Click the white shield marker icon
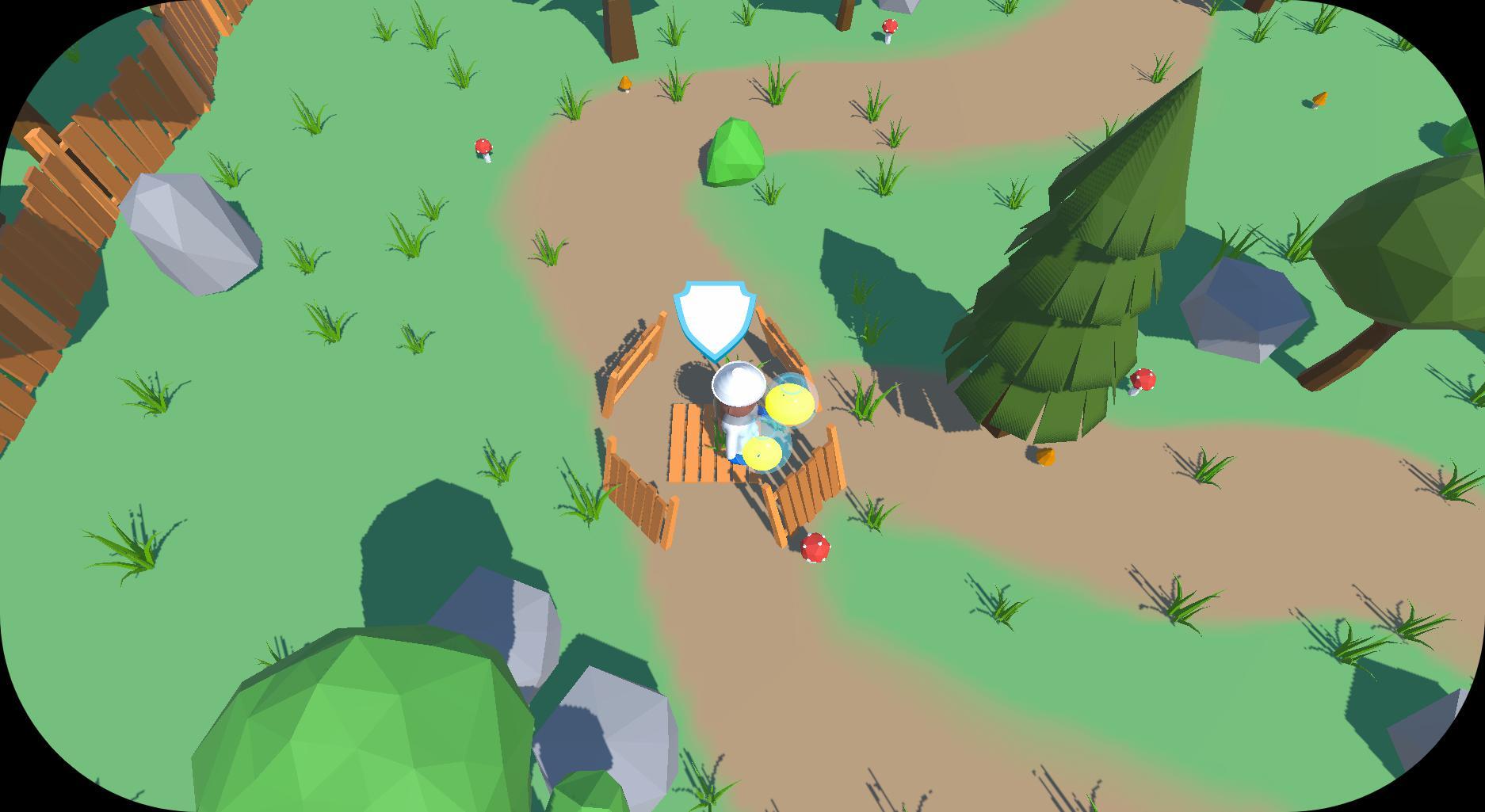 [711, 318]
